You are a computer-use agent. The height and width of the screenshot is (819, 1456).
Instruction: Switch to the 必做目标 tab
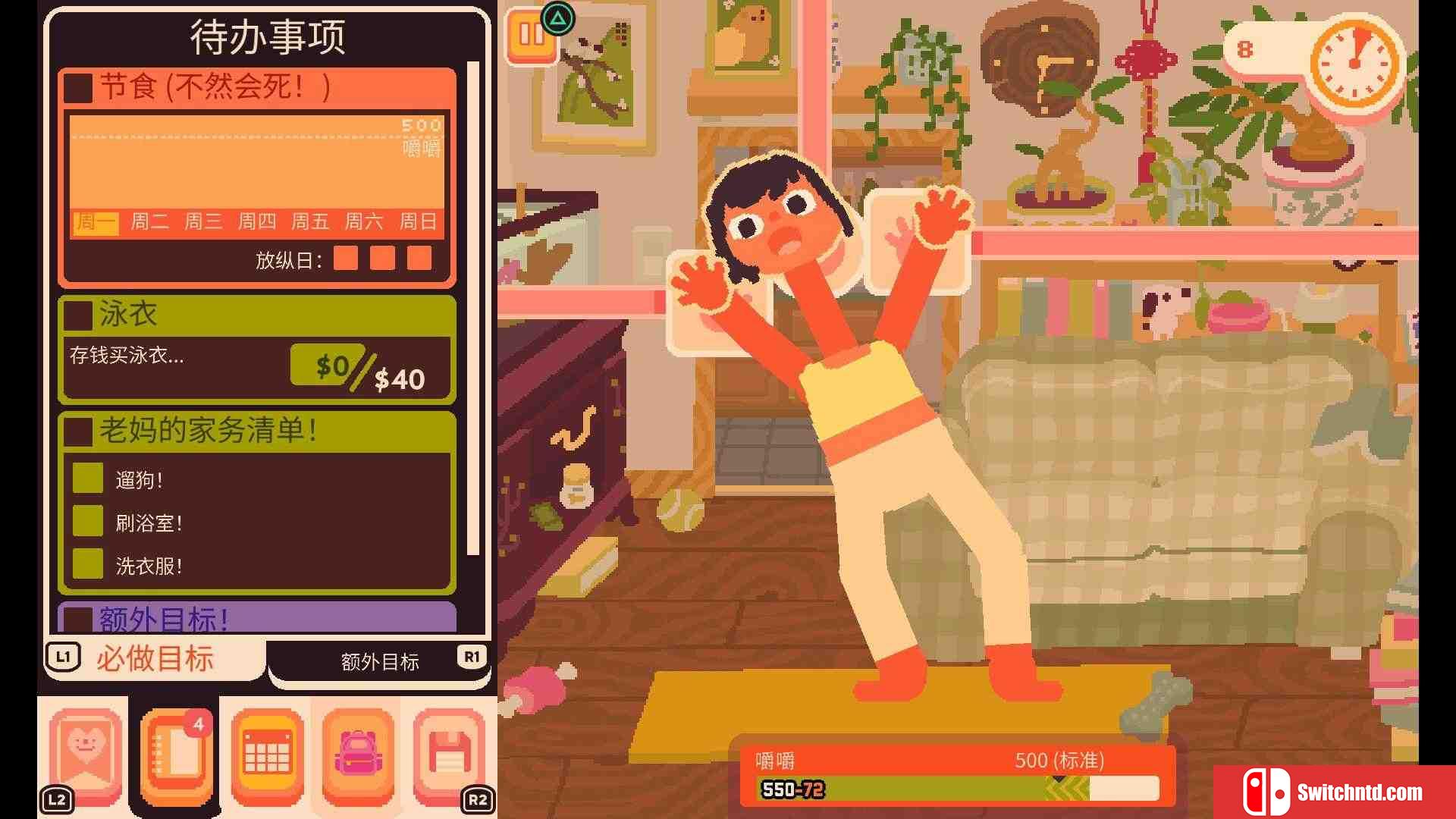point(155,658)
